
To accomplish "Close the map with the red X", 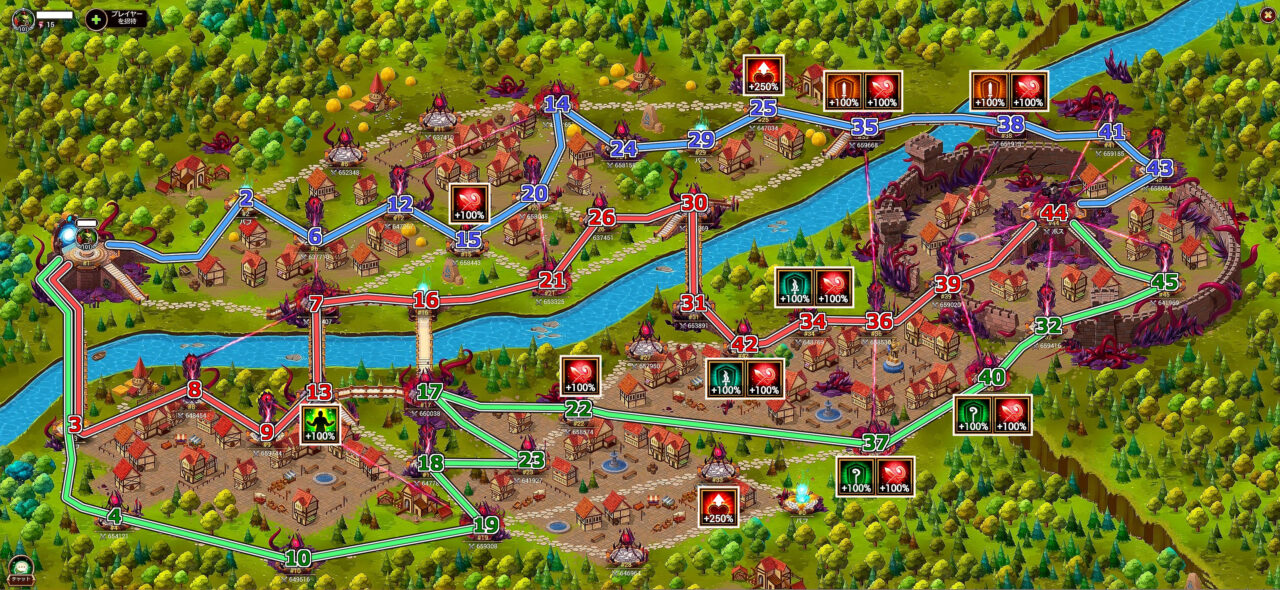I will click(1268, 13).
